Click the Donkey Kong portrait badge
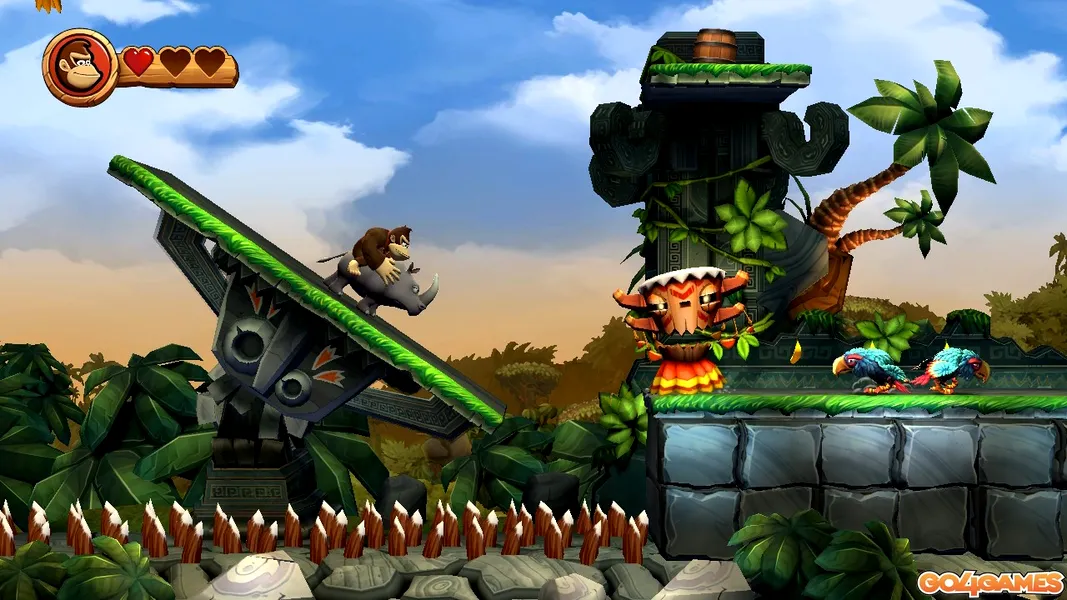Viewport: 1067px width, 600px height. (80, 67)
